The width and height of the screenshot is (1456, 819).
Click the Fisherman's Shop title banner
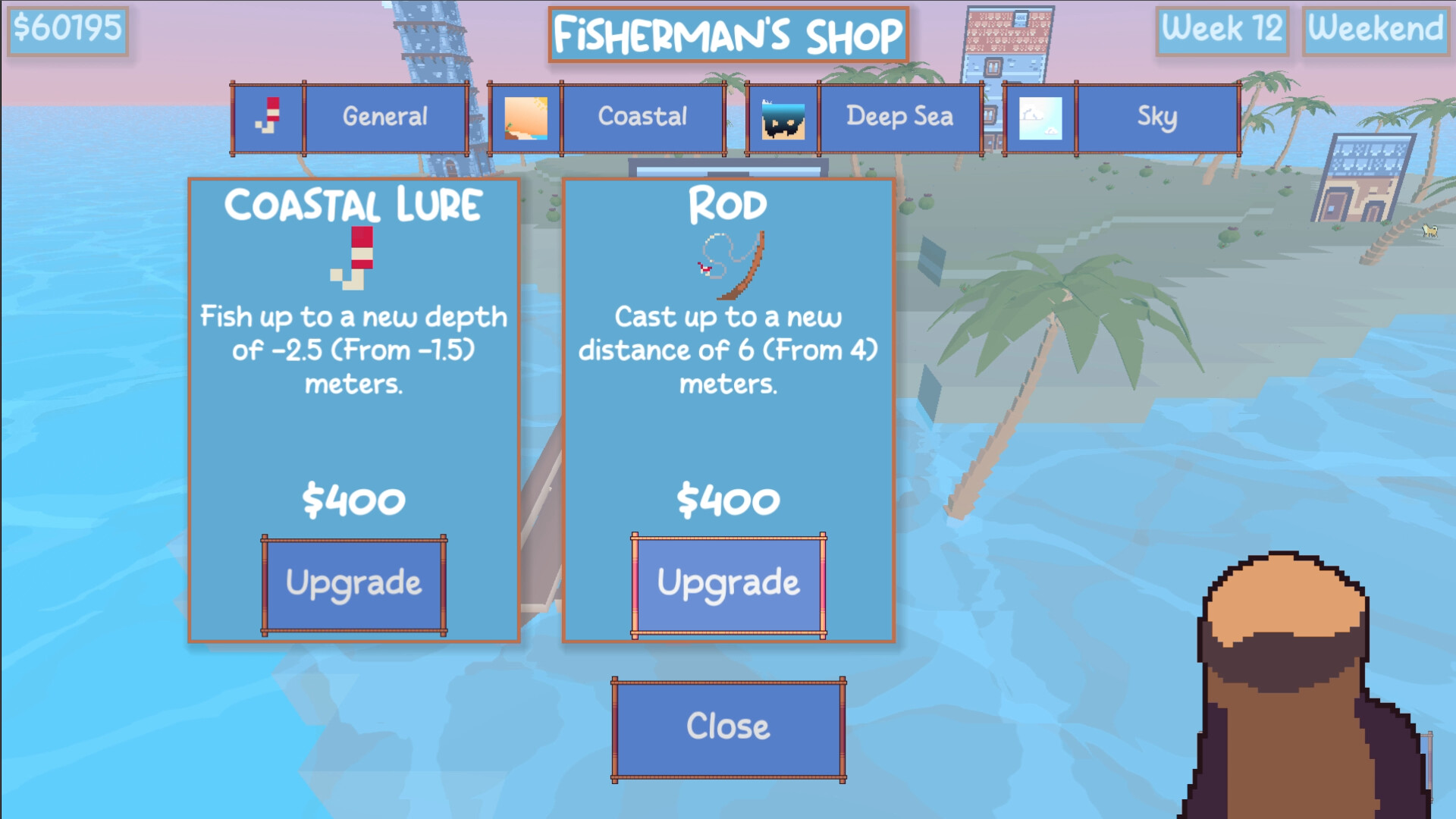726,34
